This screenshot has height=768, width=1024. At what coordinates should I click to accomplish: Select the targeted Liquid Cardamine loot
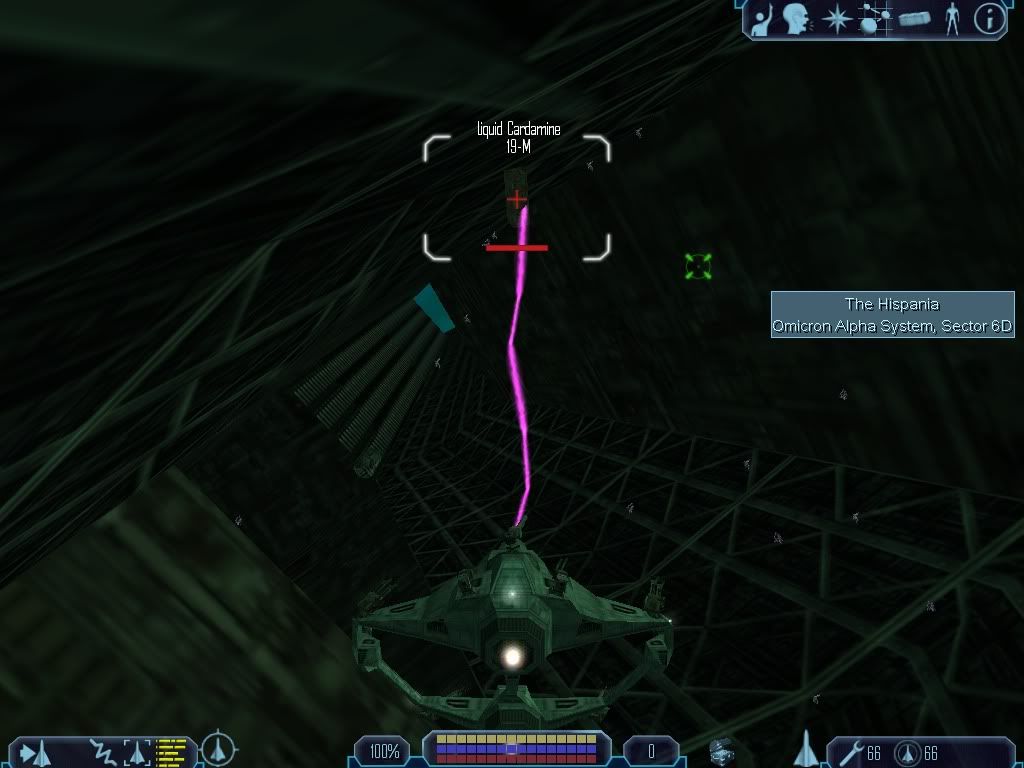click(x=516, y=199)
